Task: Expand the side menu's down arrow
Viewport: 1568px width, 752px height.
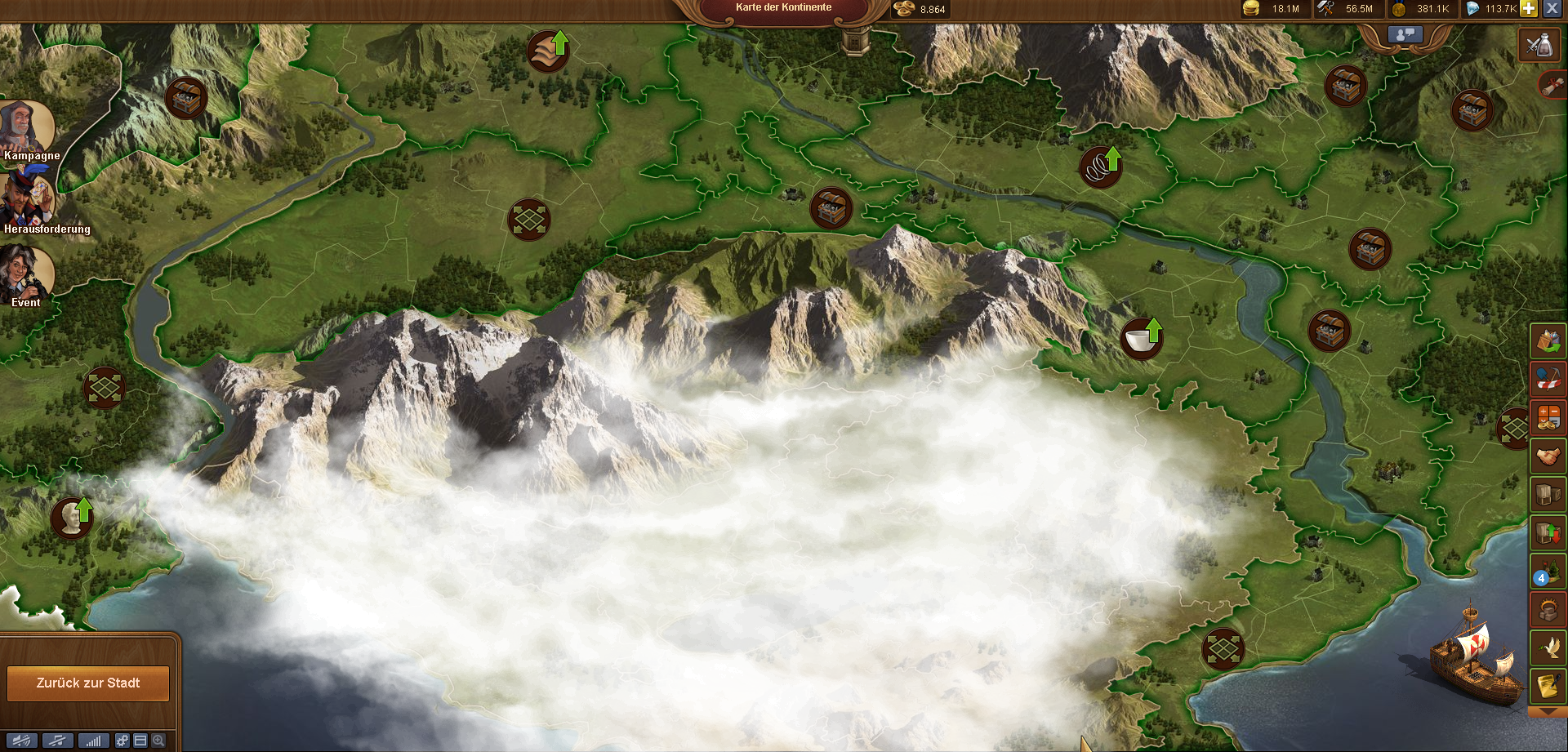Action: click(x=1548, y=713)
